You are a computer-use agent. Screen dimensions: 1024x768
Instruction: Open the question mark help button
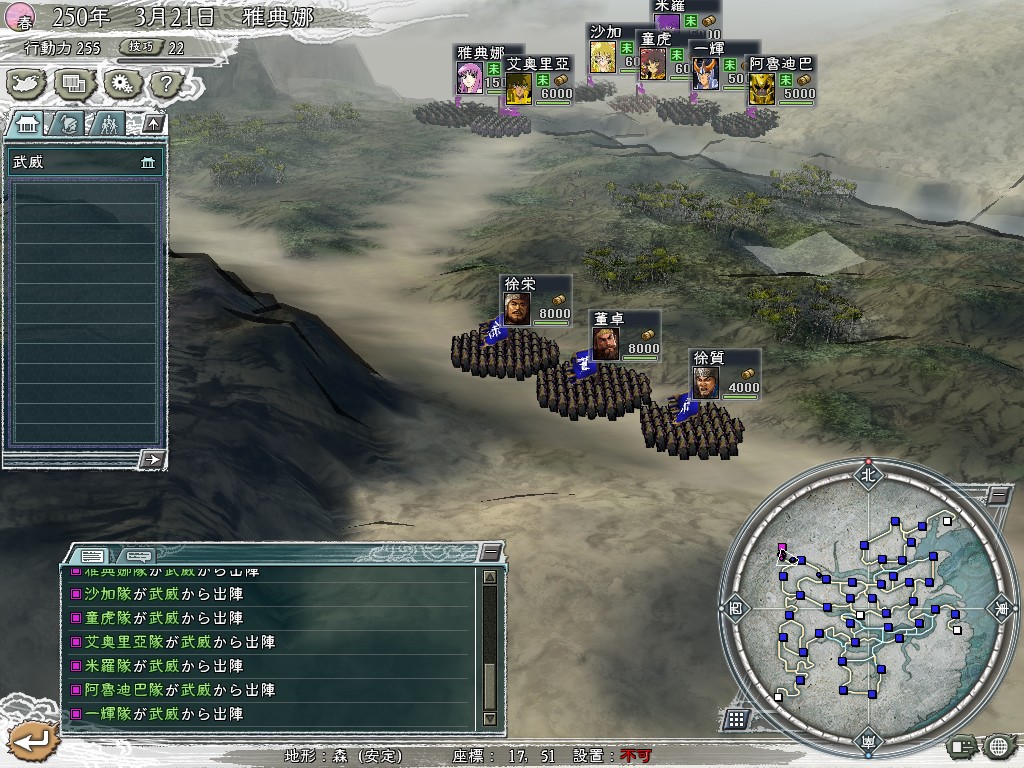click(x=166, y=83)
